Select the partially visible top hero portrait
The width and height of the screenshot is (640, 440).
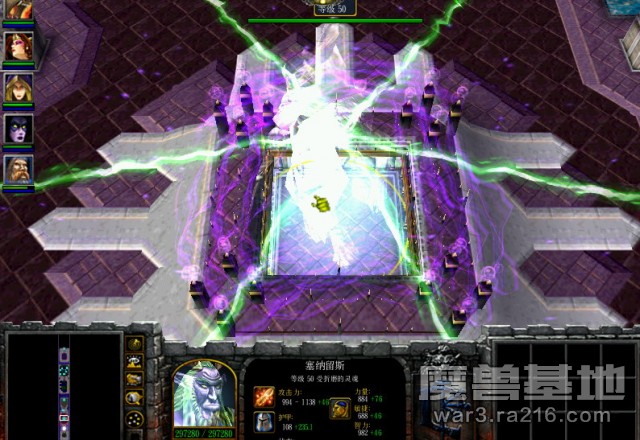pos(18,10)
